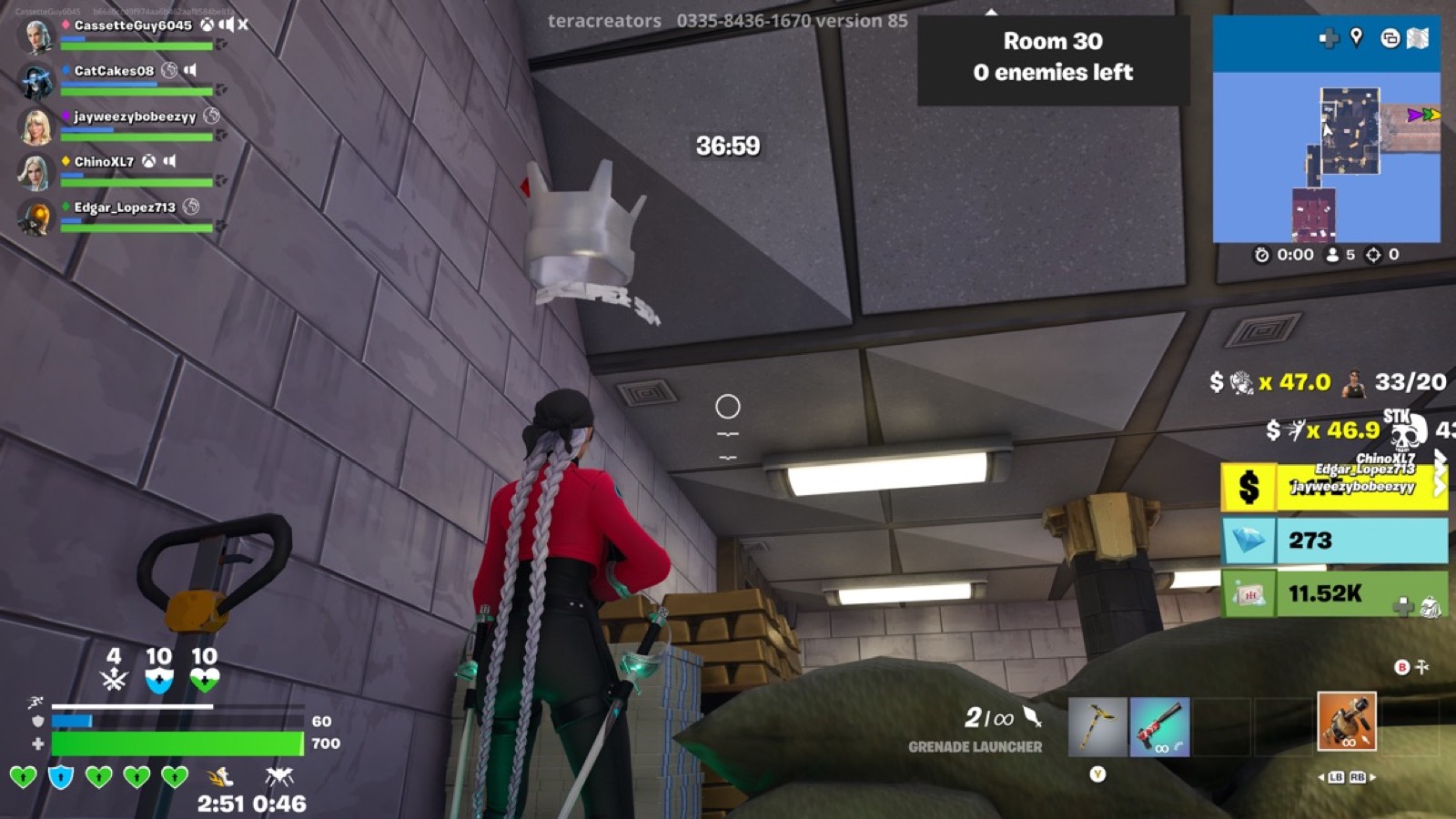Select the map waypoint pin icon

click(1355, 37)
